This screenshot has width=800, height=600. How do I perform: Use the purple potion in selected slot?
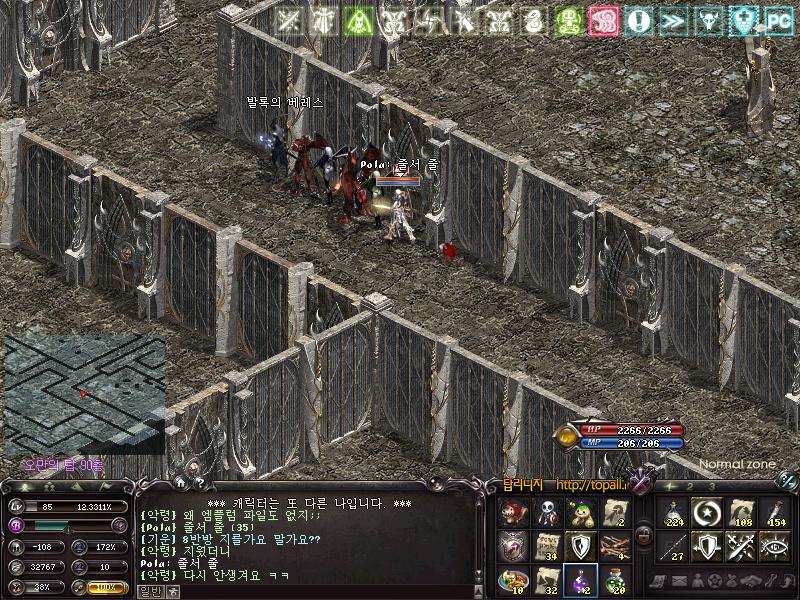[x=581, y=579]
